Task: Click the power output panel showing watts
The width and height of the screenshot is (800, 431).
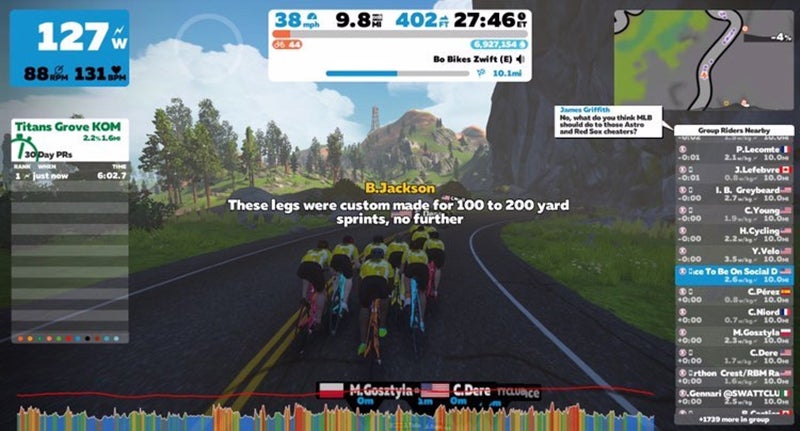Action: (70, 48)
